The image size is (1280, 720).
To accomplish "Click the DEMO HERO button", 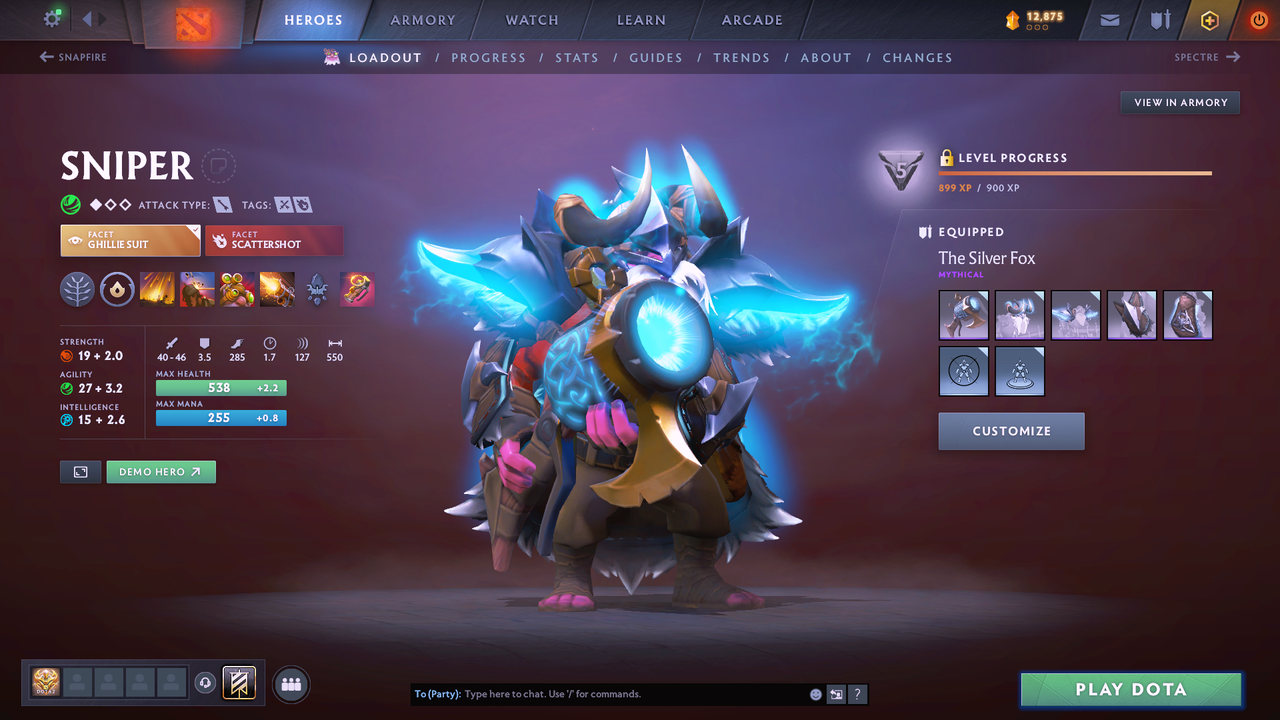I will 161,471.
